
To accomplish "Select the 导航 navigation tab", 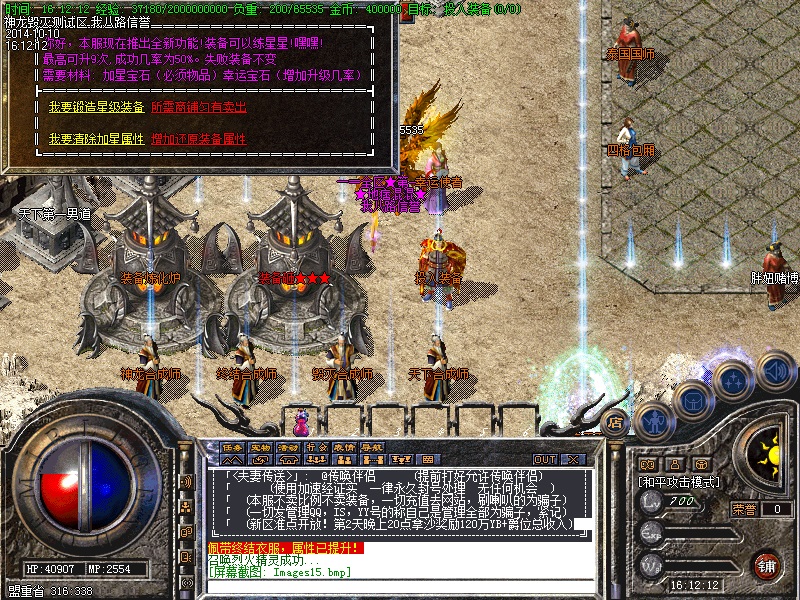I will (372, 447).
